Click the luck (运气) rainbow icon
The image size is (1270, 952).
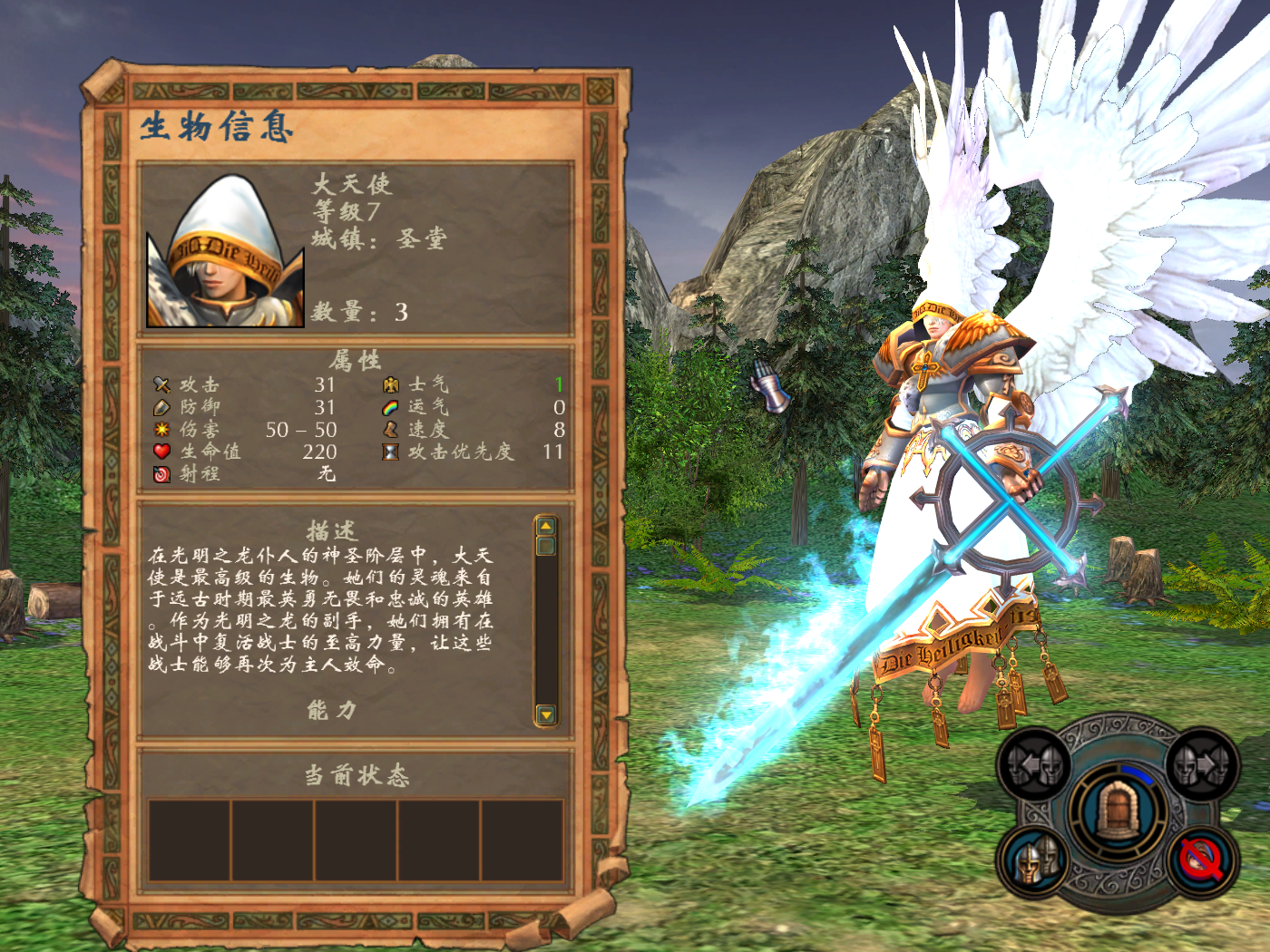point(390,408)
